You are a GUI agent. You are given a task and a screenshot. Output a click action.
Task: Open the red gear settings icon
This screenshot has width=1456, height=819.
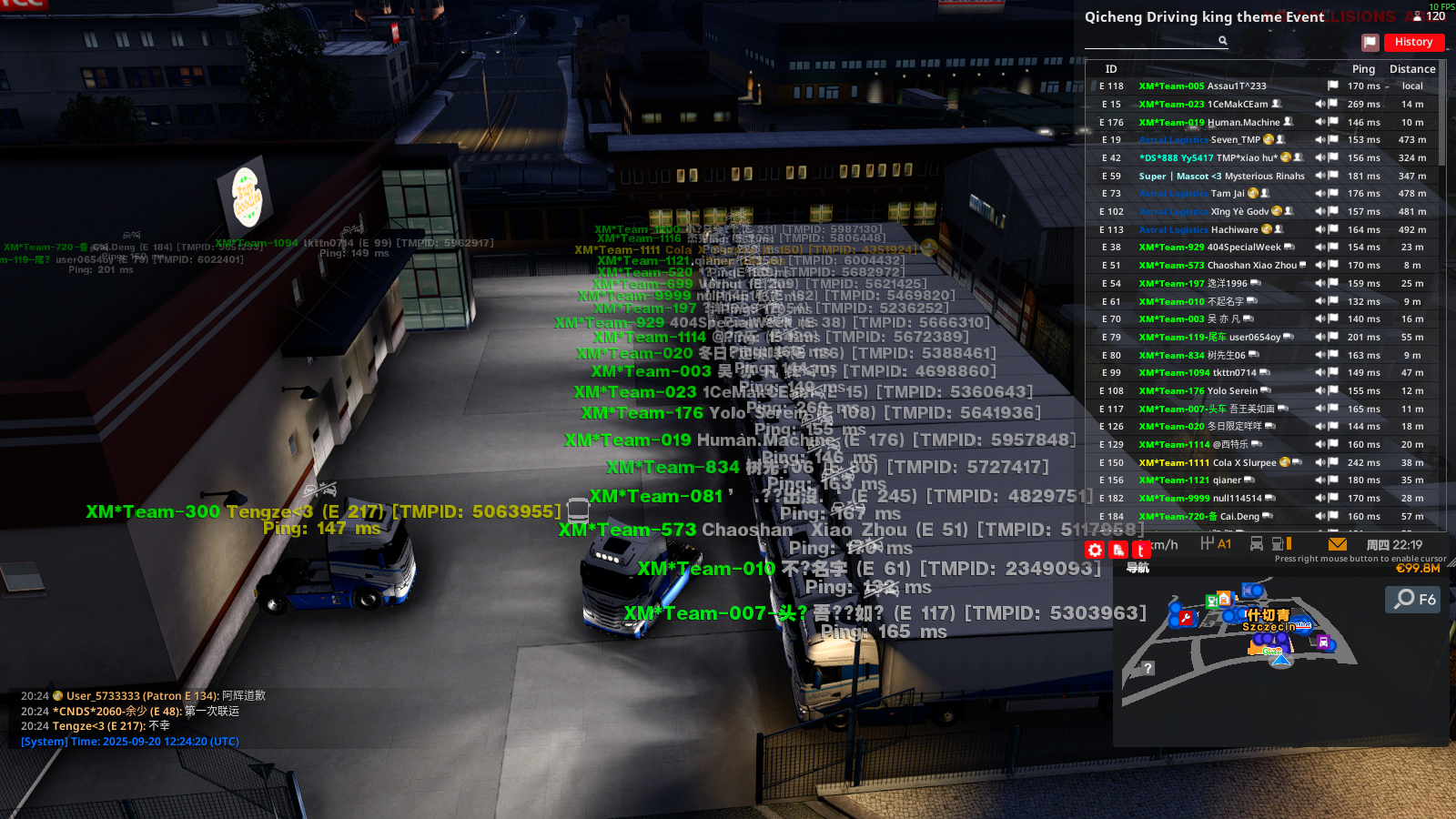1095,550
